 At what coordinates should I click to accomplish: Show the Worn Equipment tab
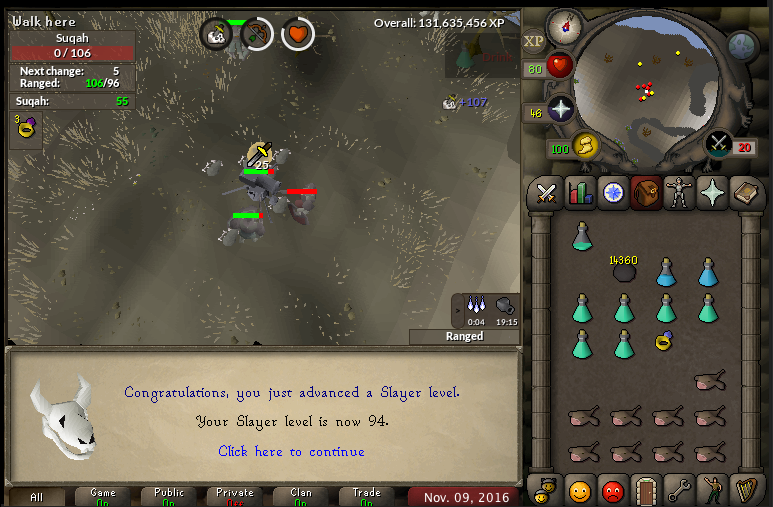[679, 192]
